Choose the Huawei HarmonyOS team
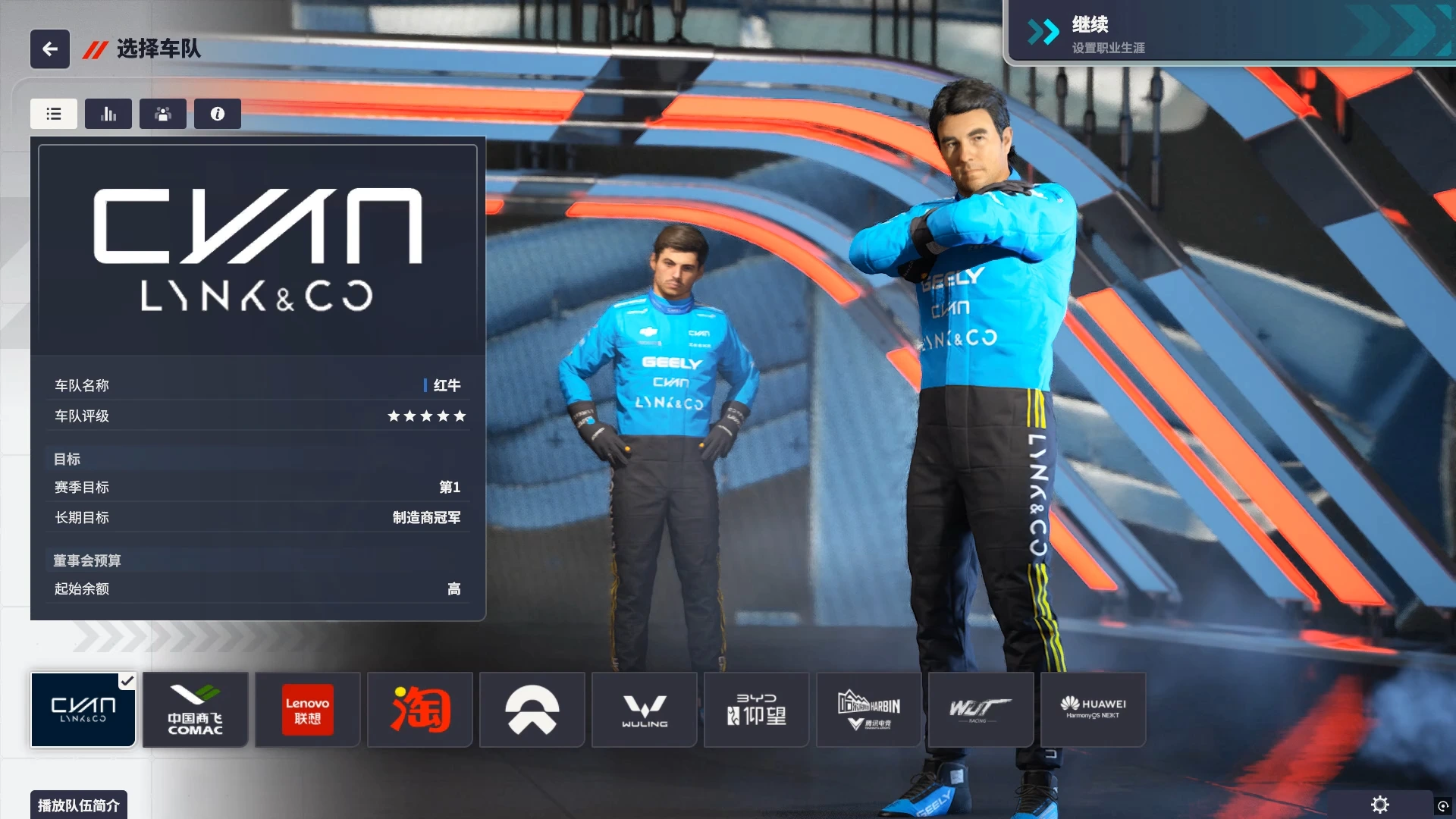Viewport: 1456px width, 819px height. point(1094,710)
